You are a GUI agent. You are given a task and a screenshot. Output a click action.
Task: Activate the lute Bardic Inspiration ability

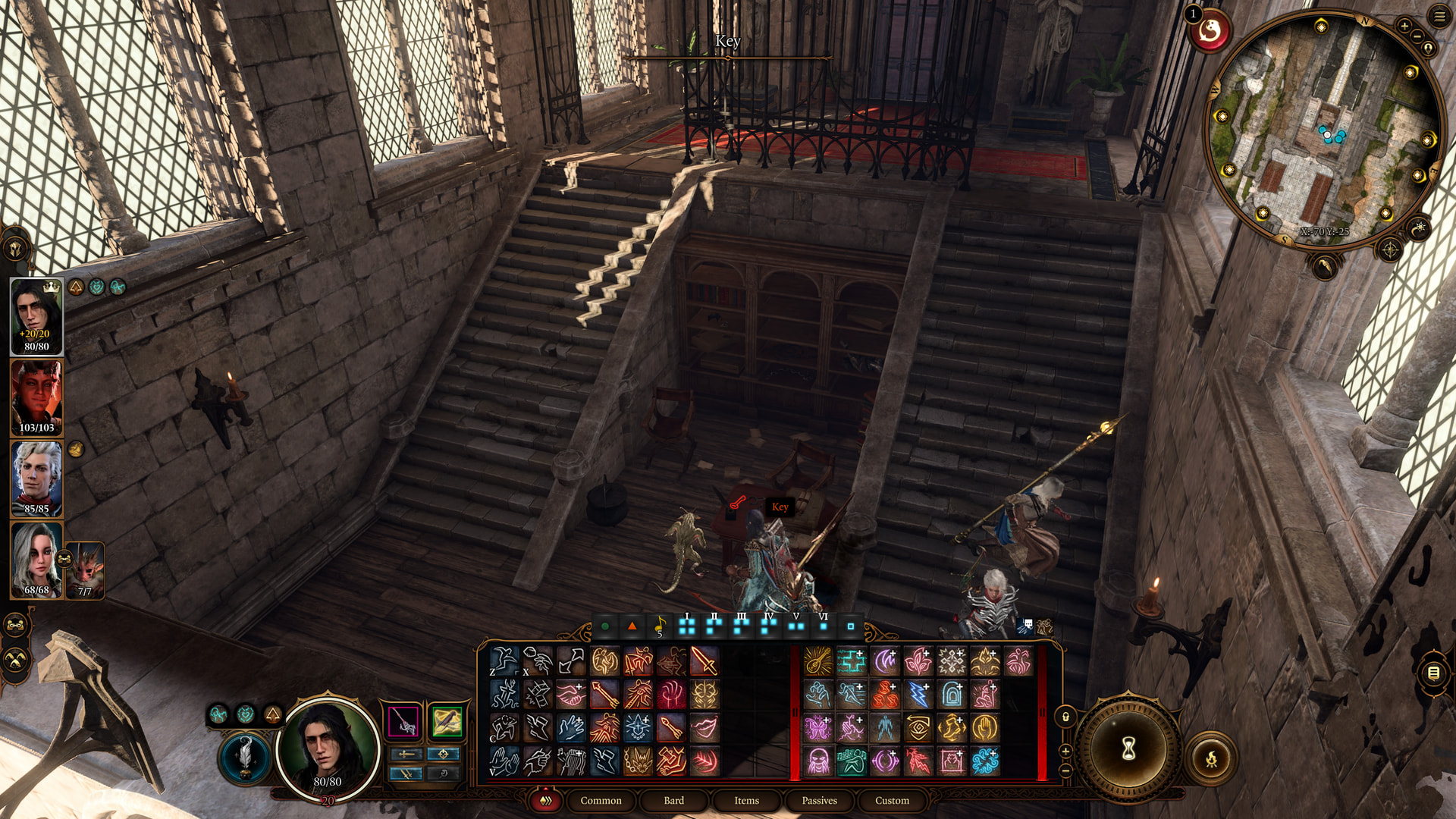818,661
